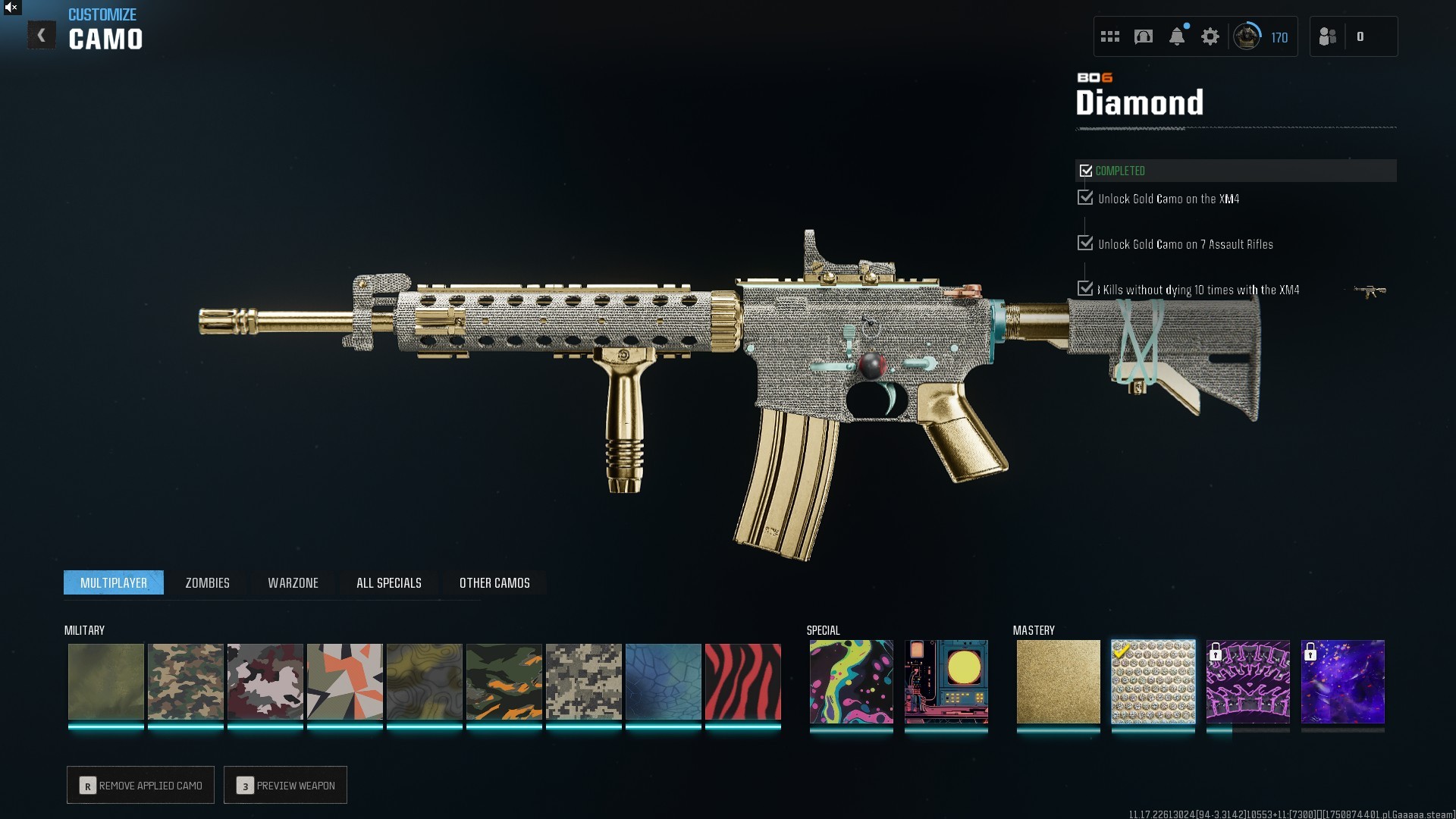
Task: Select the Multiplayer tab
Action: point(114,582)
